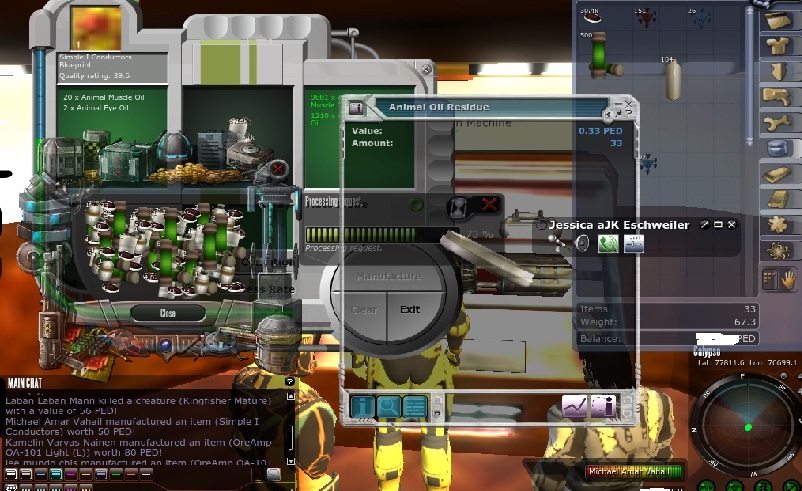Click the Exit button on the round dial
Screen dimensions: 802x491
(410, 309)
